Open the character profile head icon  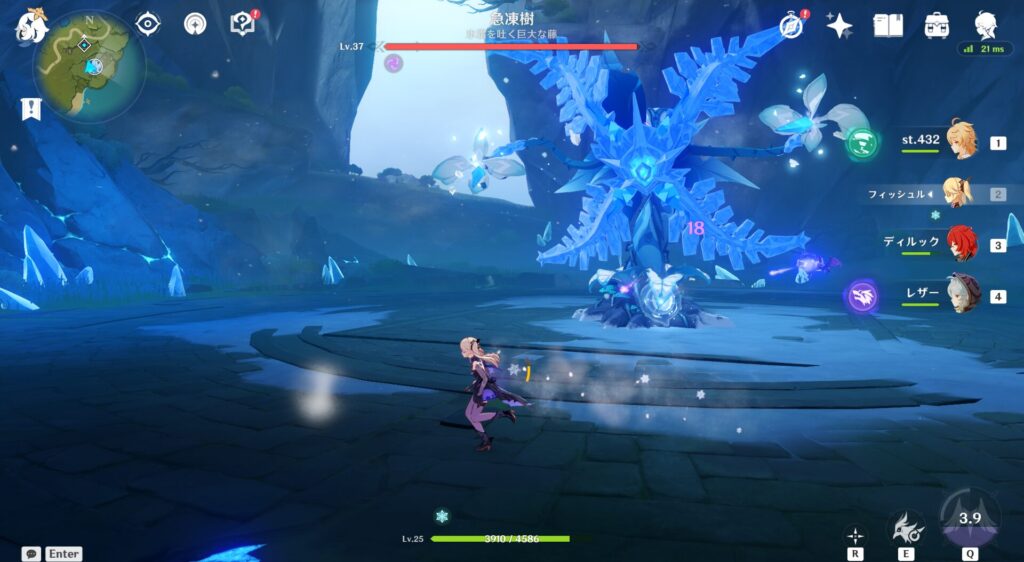click(986, 26)
